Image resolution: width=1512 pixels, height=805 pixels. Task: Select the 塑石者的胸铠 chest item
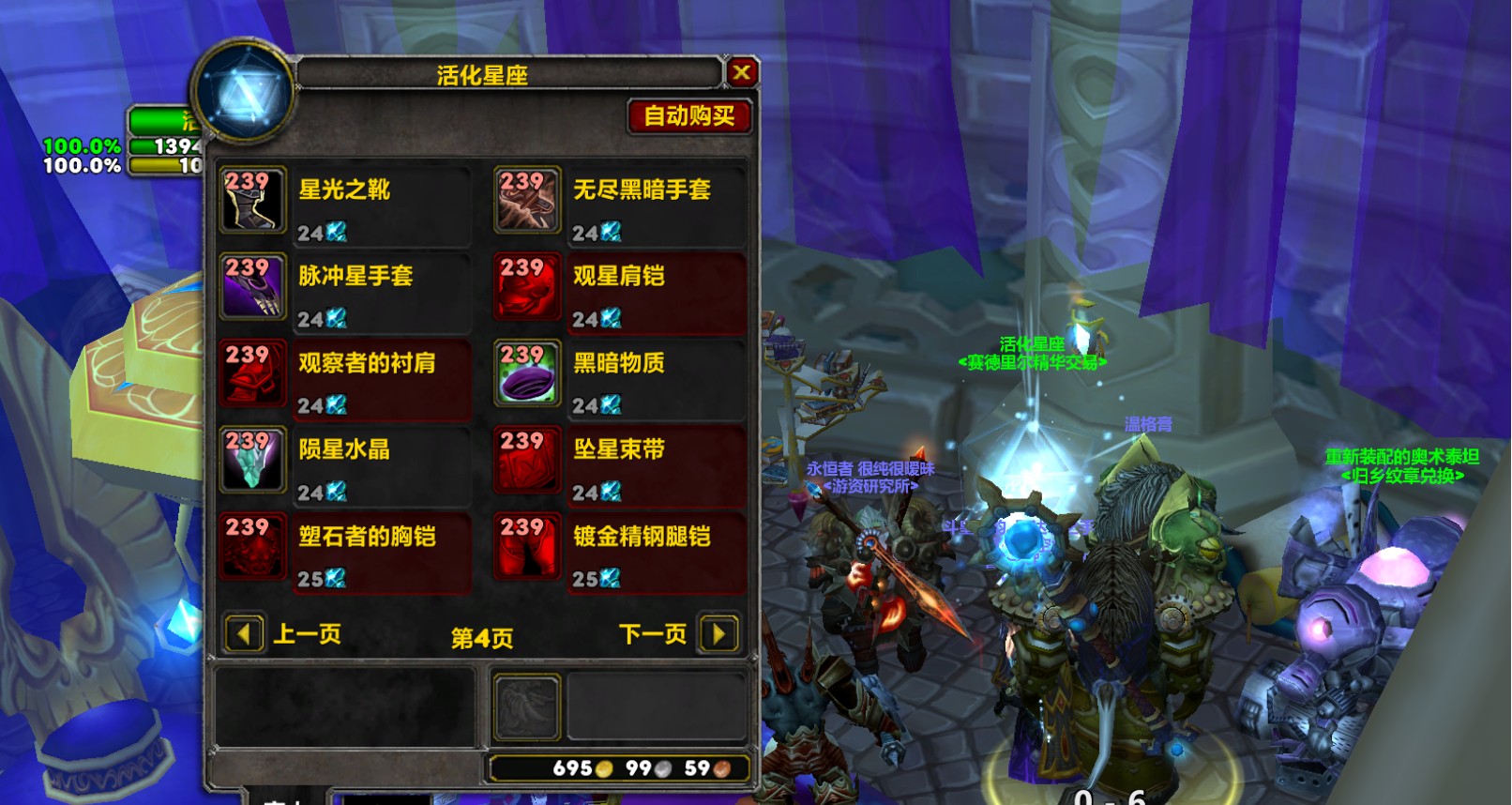(x=253, y=546)
